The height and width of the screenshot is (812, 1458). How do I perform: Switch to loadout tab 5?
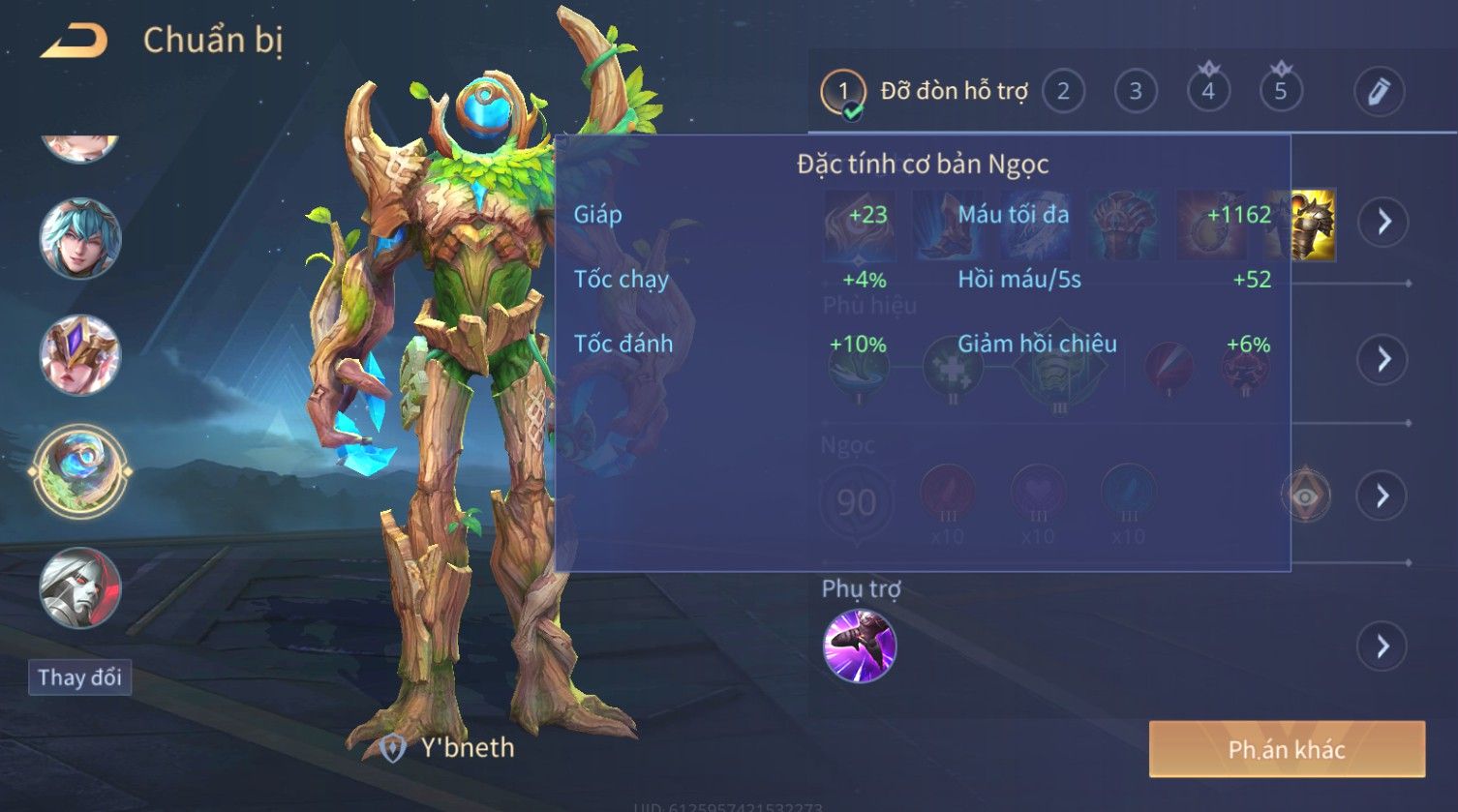click(x=1281, y=92)
